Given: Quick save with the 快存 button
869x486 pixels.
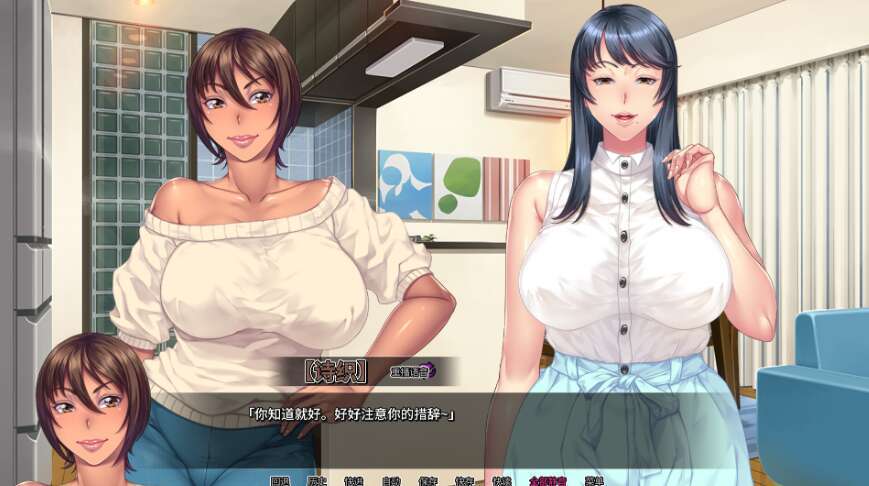Looking at the screenshot, I should click(464, 481).
